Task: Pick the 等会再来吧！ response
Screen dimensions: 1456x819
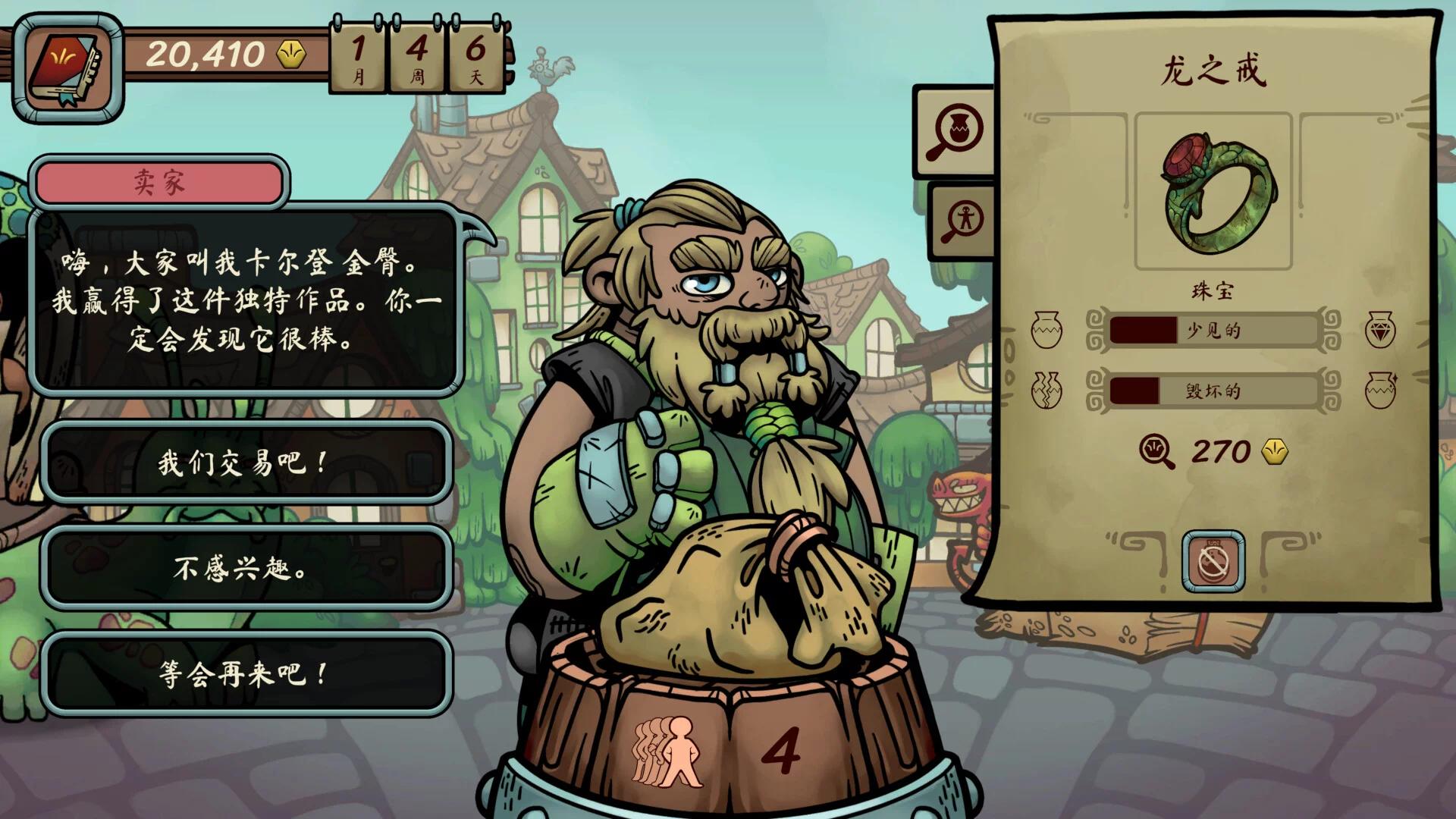Action: 246,673
